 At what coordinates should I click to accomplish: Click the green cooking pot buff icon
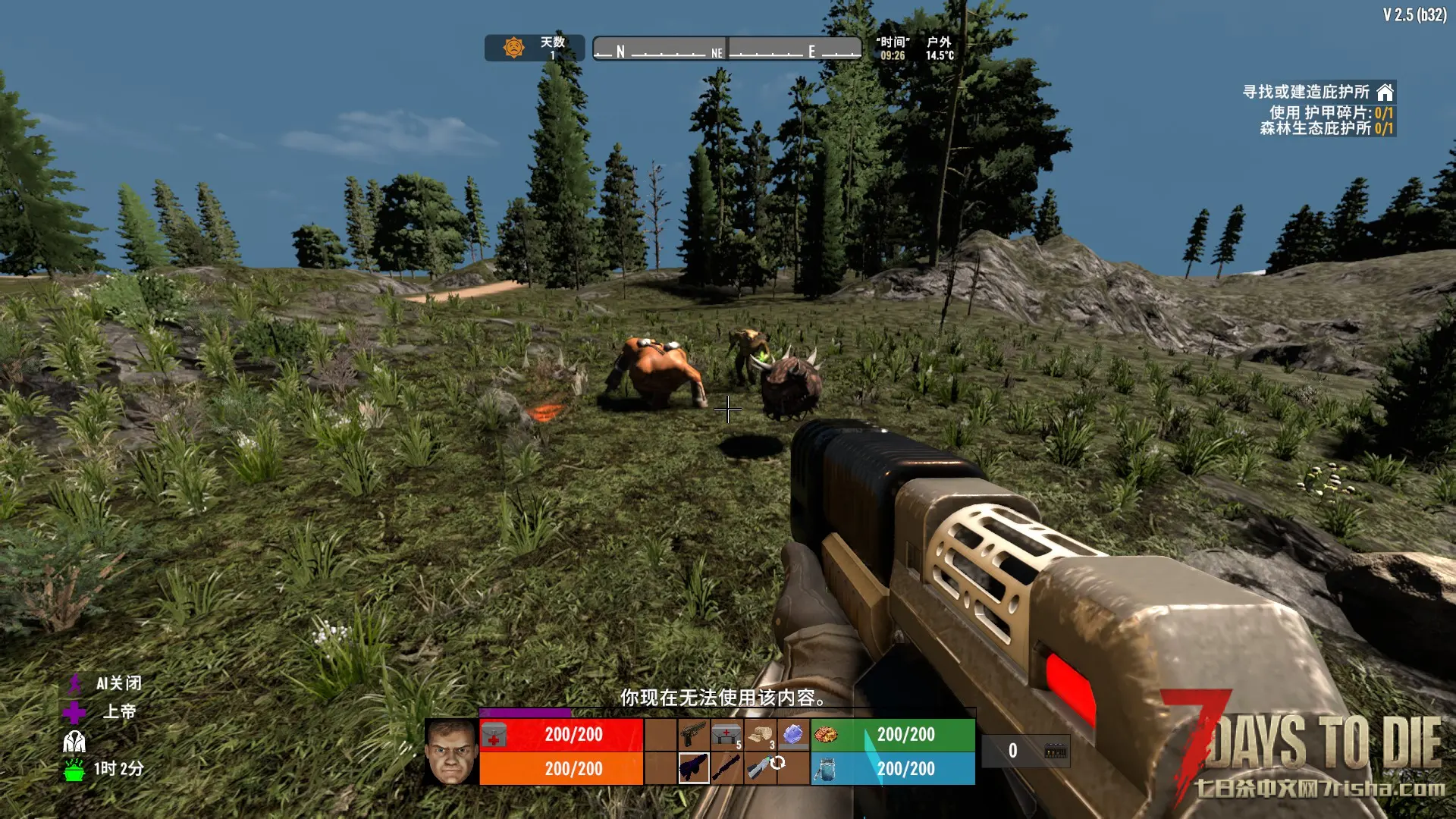click(74, 770)
